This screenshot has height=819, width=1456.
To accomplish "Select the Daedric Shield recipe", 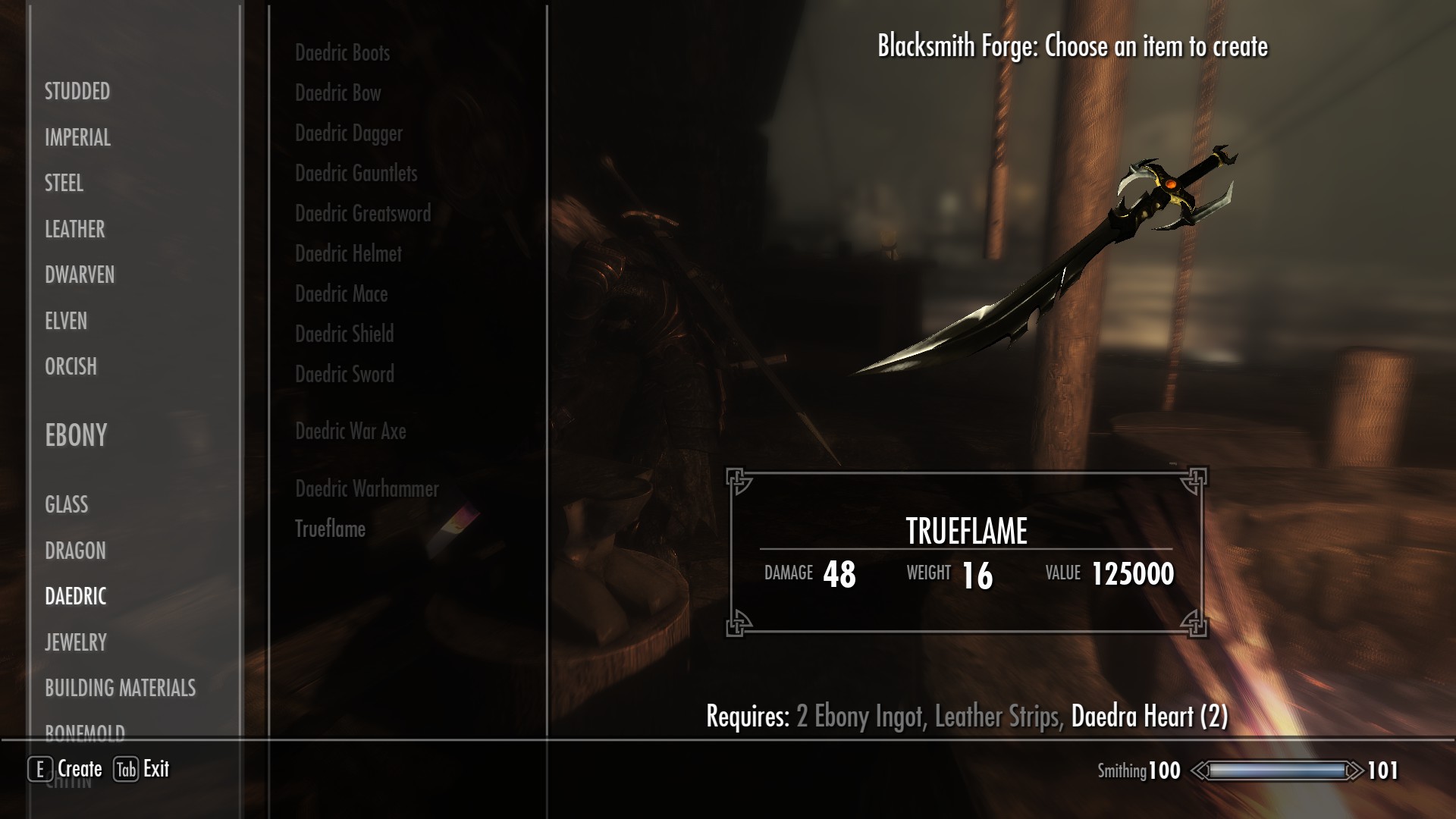I will (344, 334).
